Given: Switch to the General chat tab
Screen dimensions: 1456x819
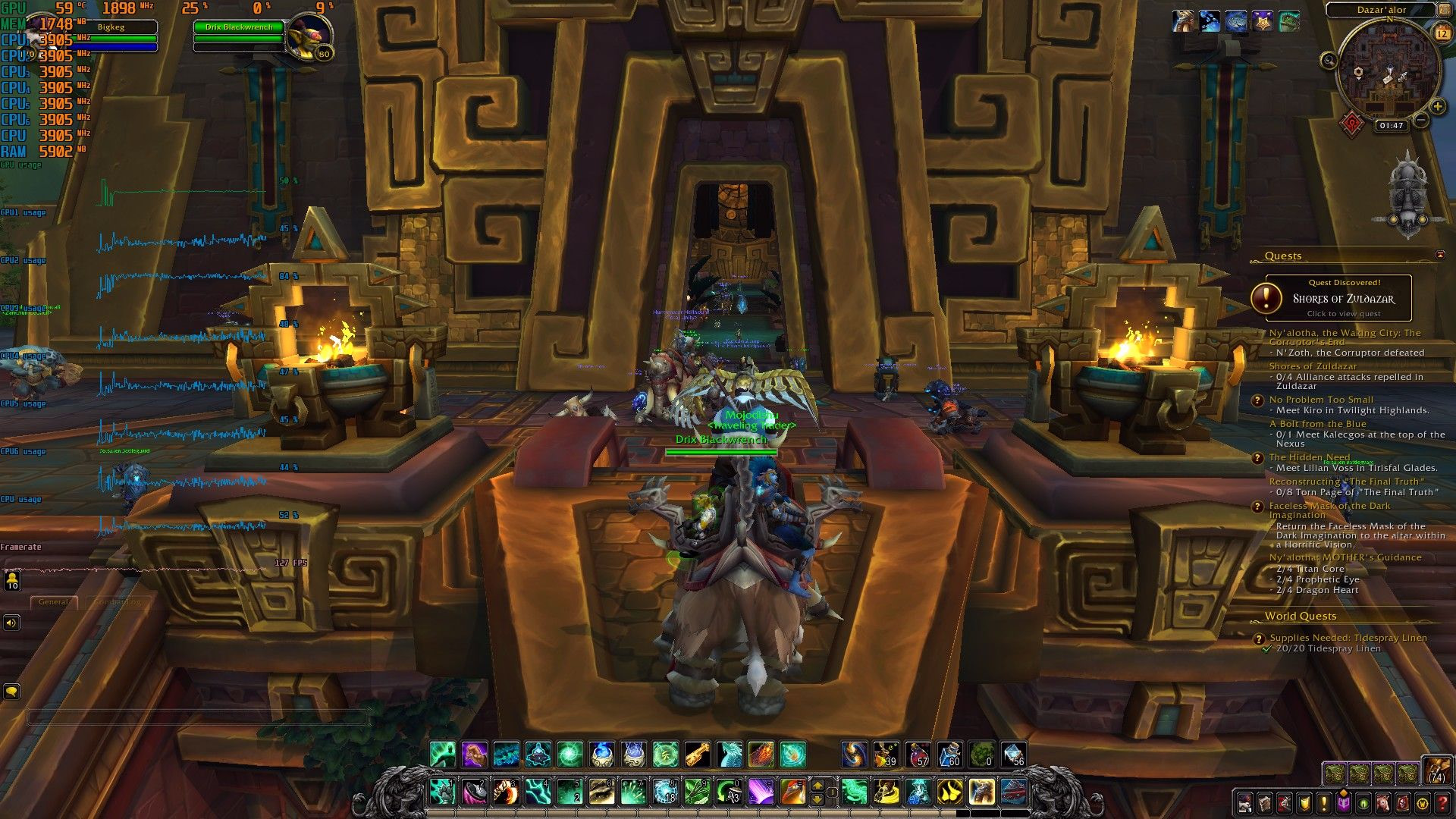Looking at the screenshot, I should (55, 602).
